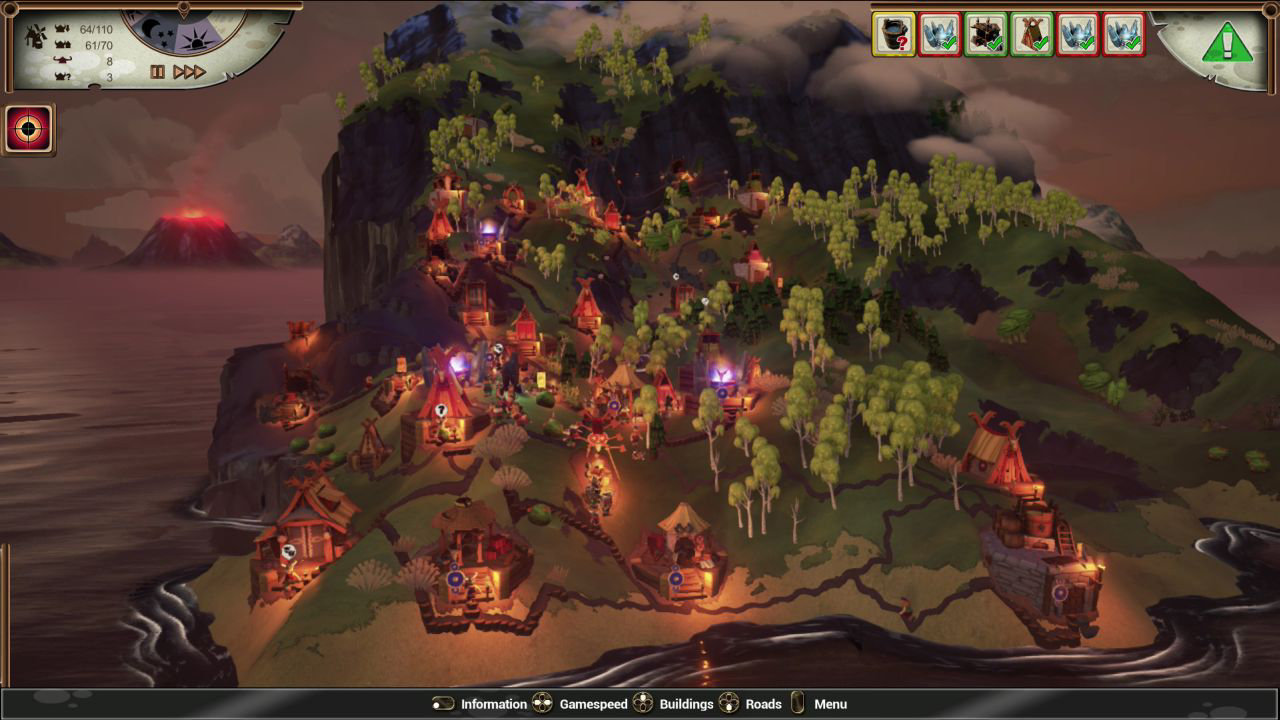Toggle the Information overlay

tap(493, 704)
